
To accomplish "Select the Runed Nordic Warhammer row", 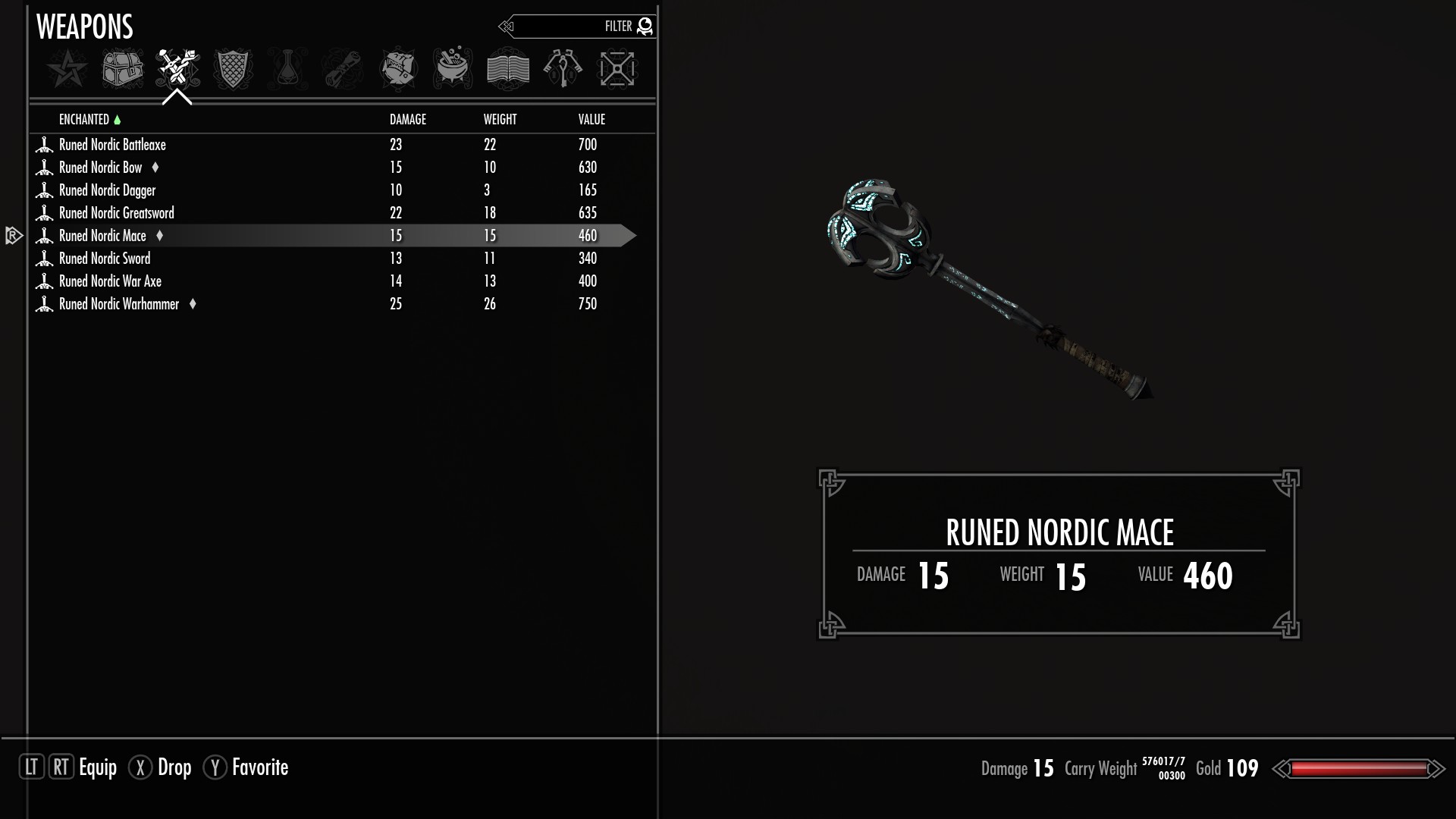I will [x=119, y=304].
